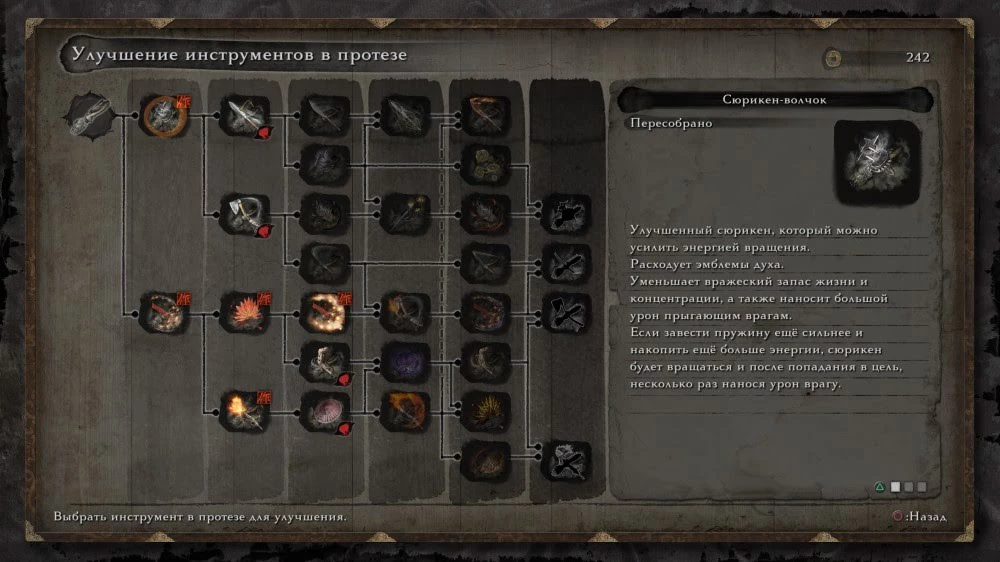
Task: Pick the pile of coins node
Action: pos(486,164)
